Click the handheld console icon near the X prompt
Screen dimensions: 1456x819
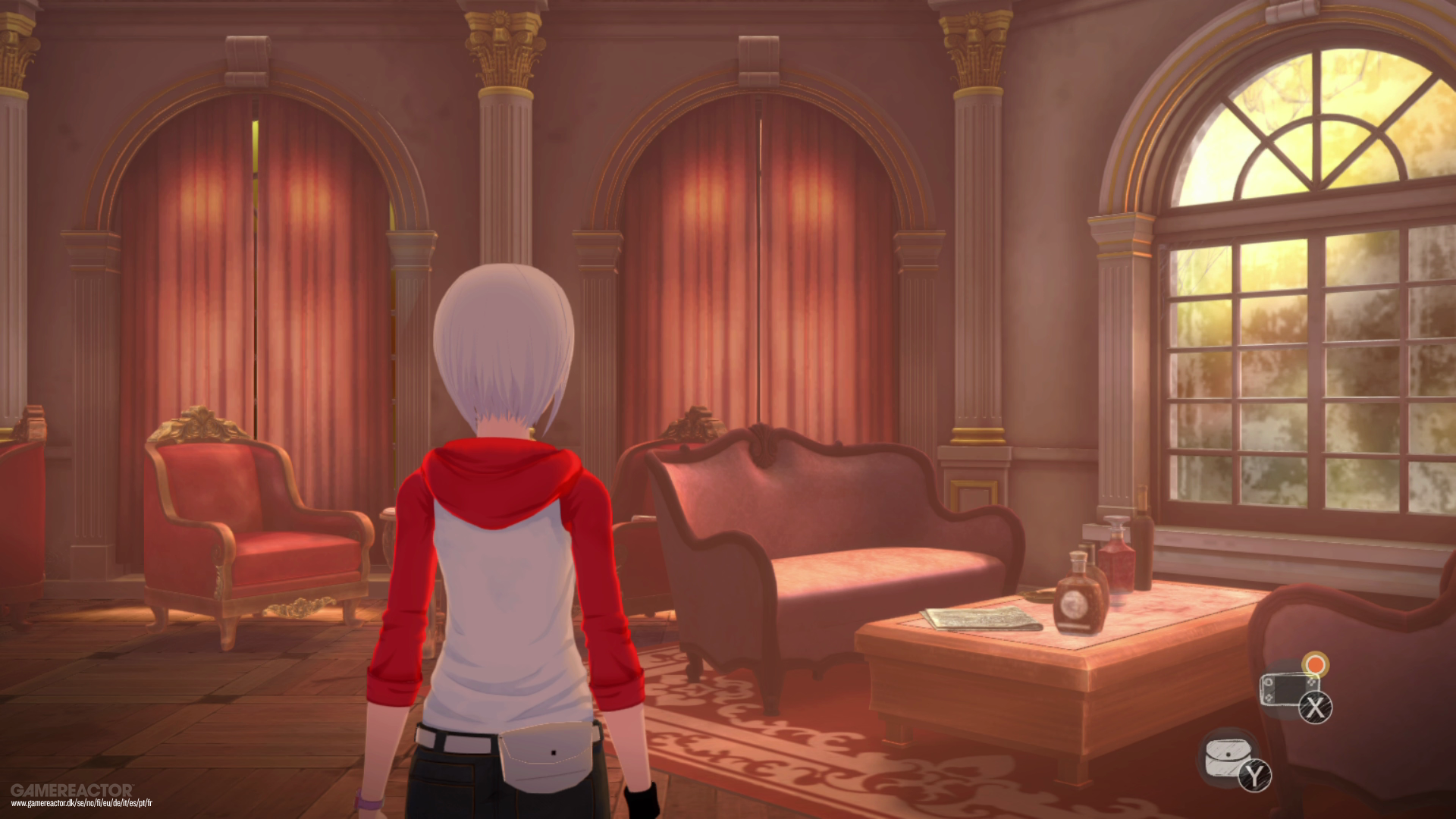pyautogui.click(x=1287, y=689)
